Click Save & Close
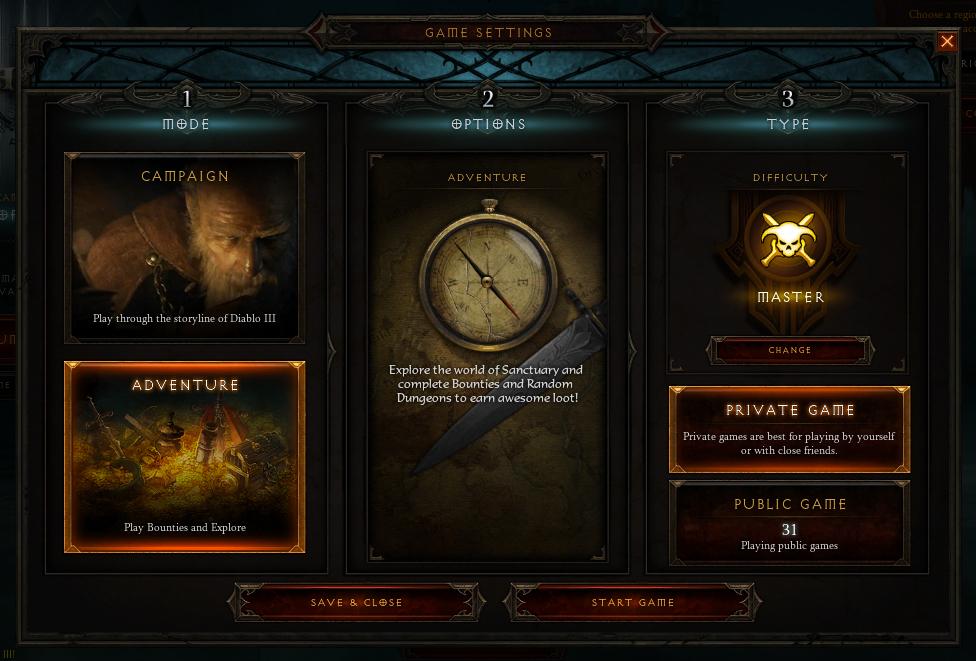Image resolution: width=976 pixels, height=661 pixels. pos(356,602)
